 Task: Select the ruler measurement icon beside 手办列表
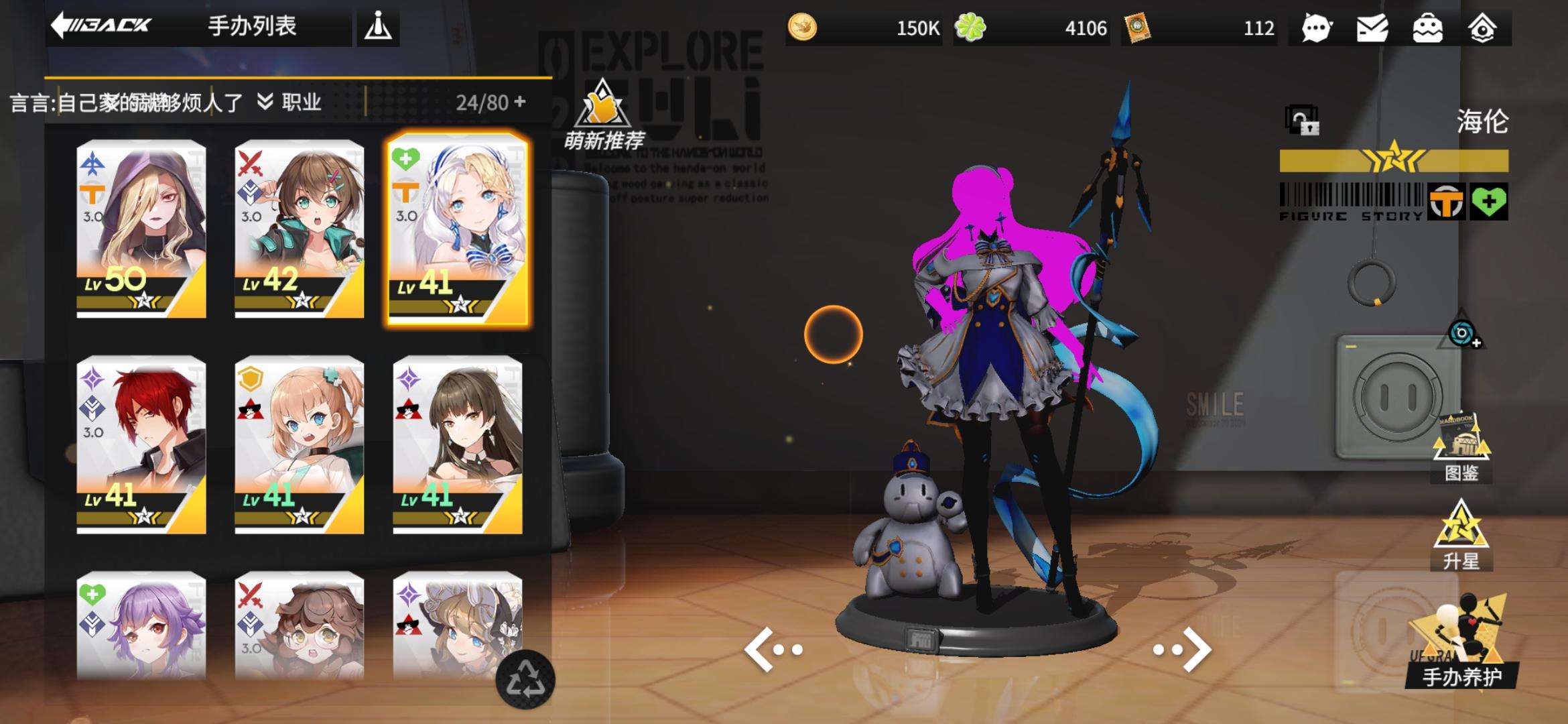click(379, 27)
